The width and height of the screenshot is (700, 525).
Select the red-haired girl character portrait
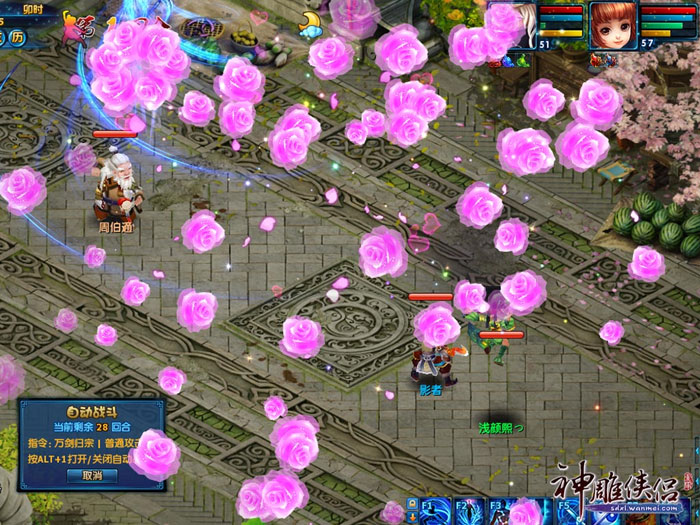coord(612,24)
